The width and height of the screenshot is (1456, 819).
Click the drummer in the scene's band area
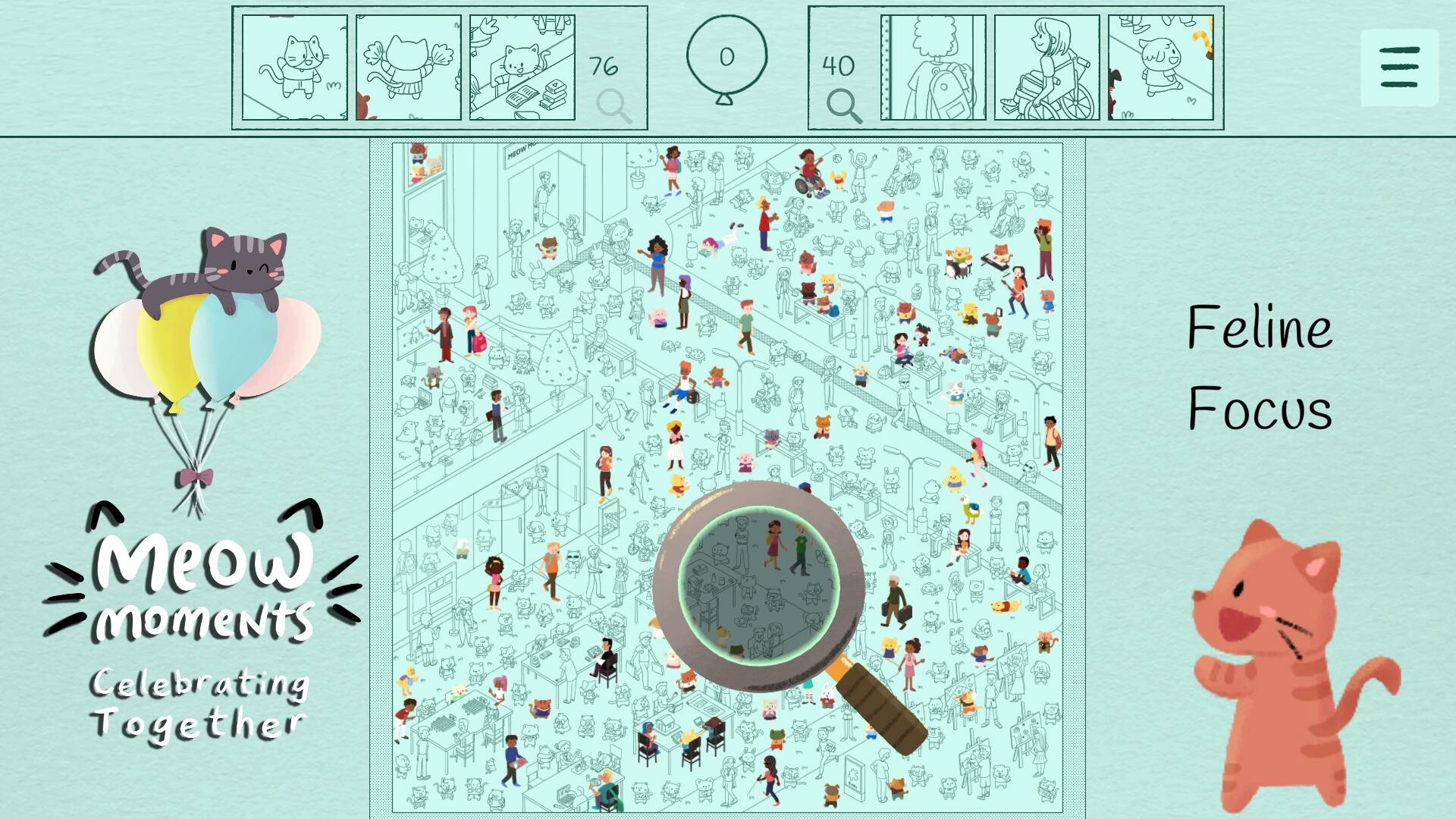coord(958,258)
